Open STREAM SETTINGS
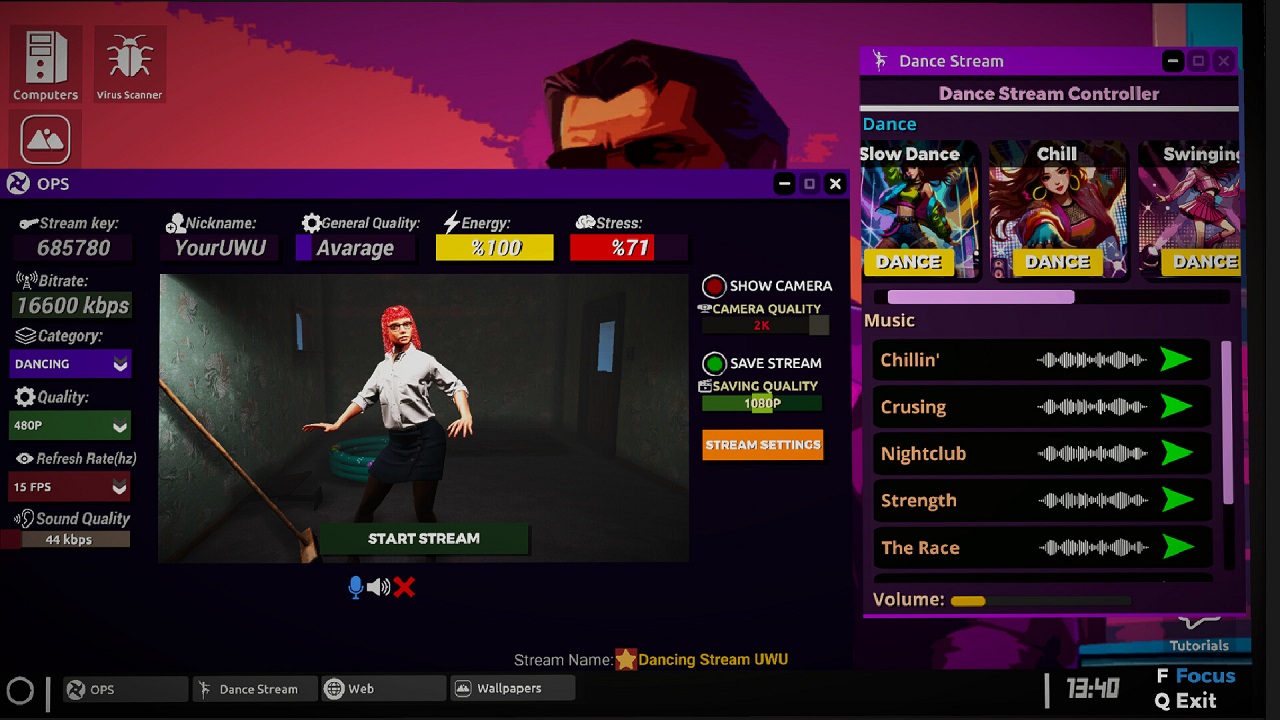Screen dimensions: 1280x720 pyautogui.click(x=763, y=445)
